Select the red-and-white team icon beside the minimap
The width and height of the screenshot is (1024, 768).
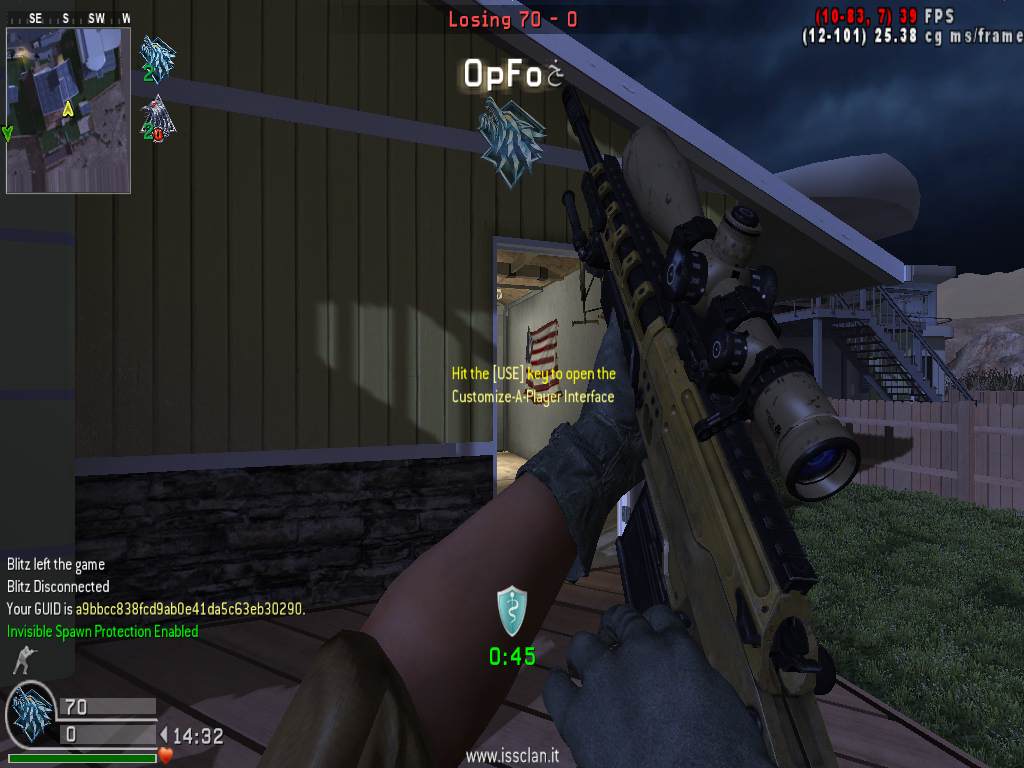(x=157, y=118)
